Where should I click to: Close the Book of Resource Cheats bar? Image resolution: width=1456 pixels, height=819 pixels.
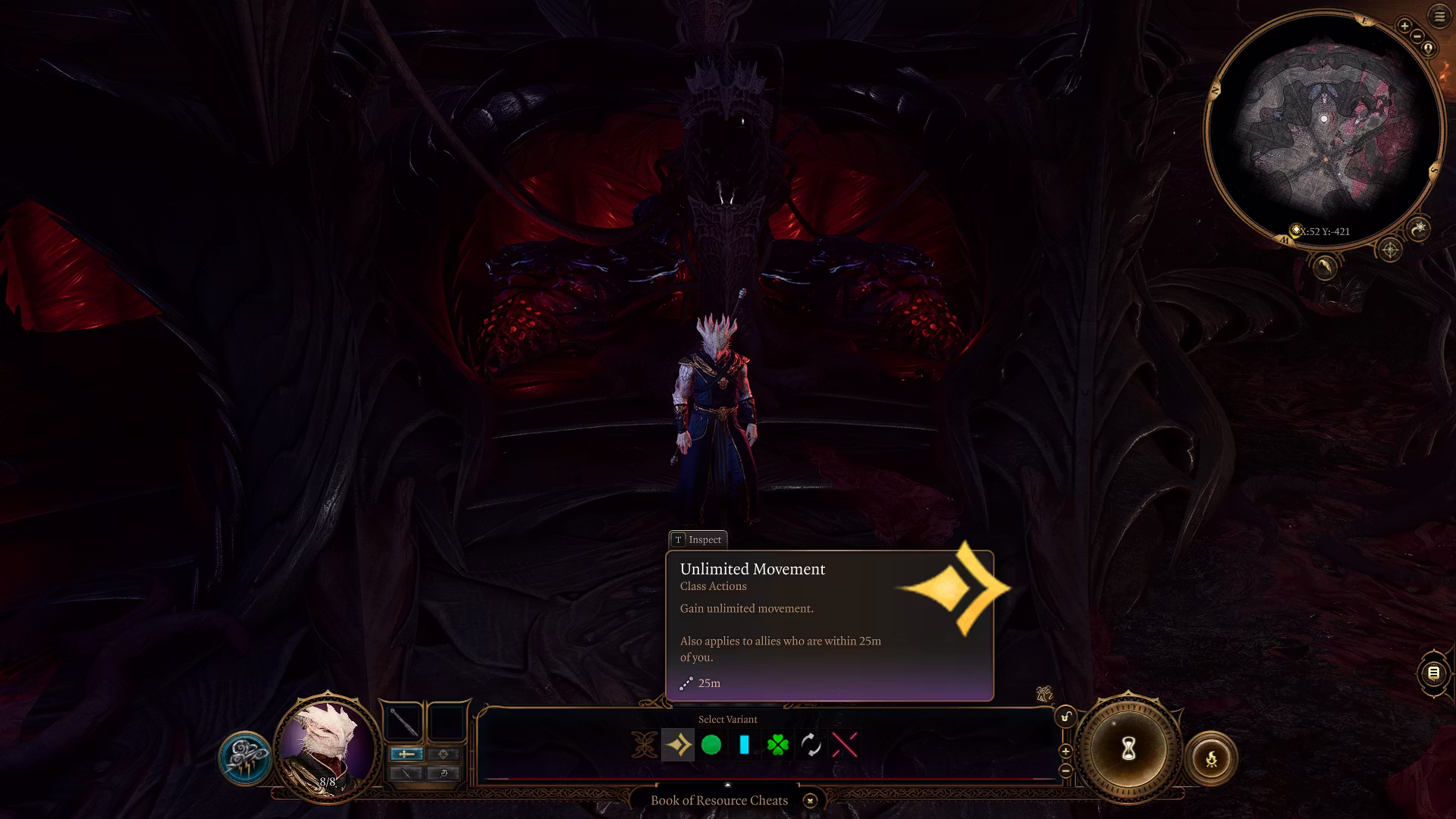pyautogui.click(x=810, y=801)
